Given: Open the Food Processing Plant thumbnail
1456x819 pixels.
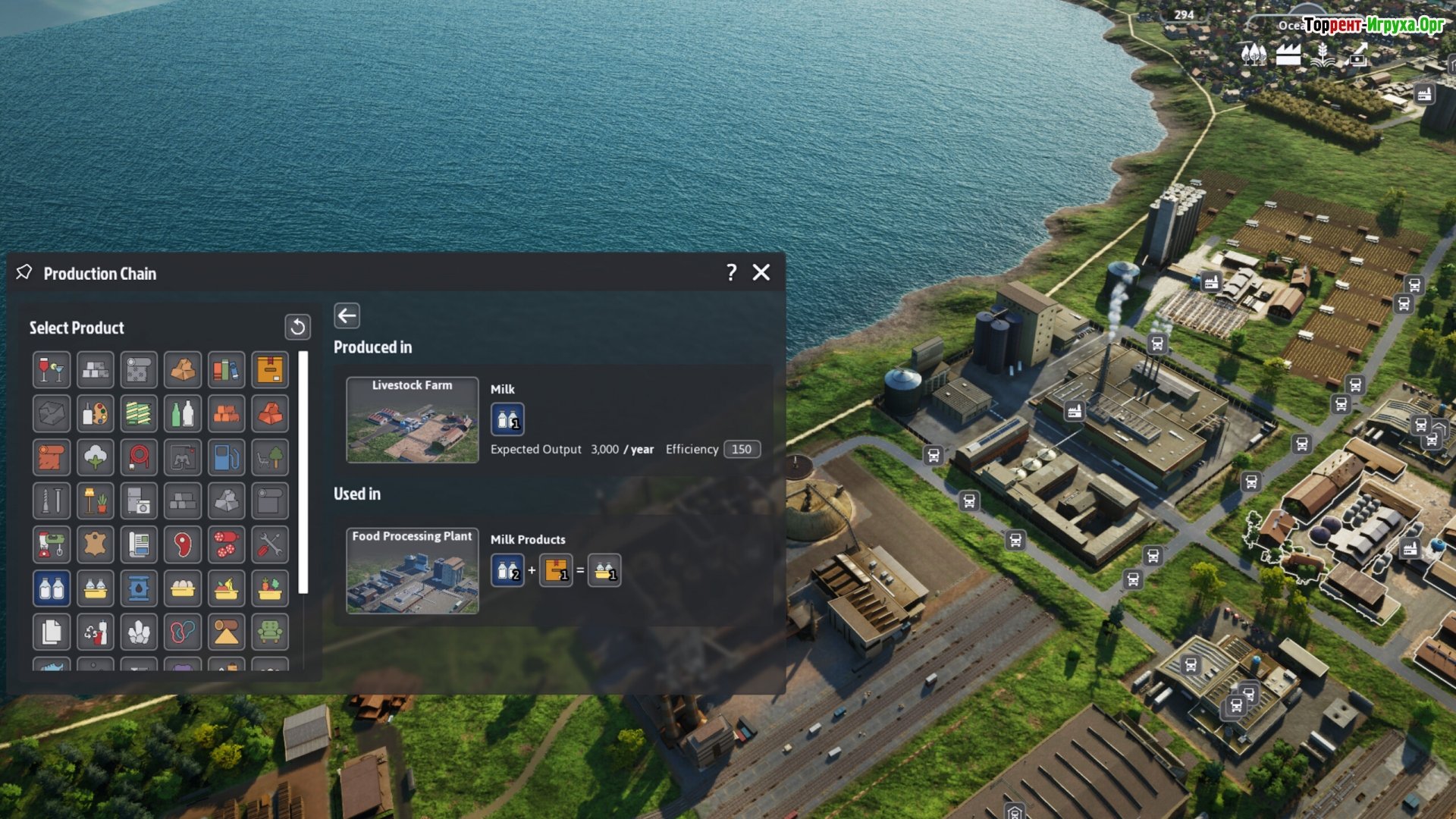Looking at the screenshot, I should click(x=412, y=570).
